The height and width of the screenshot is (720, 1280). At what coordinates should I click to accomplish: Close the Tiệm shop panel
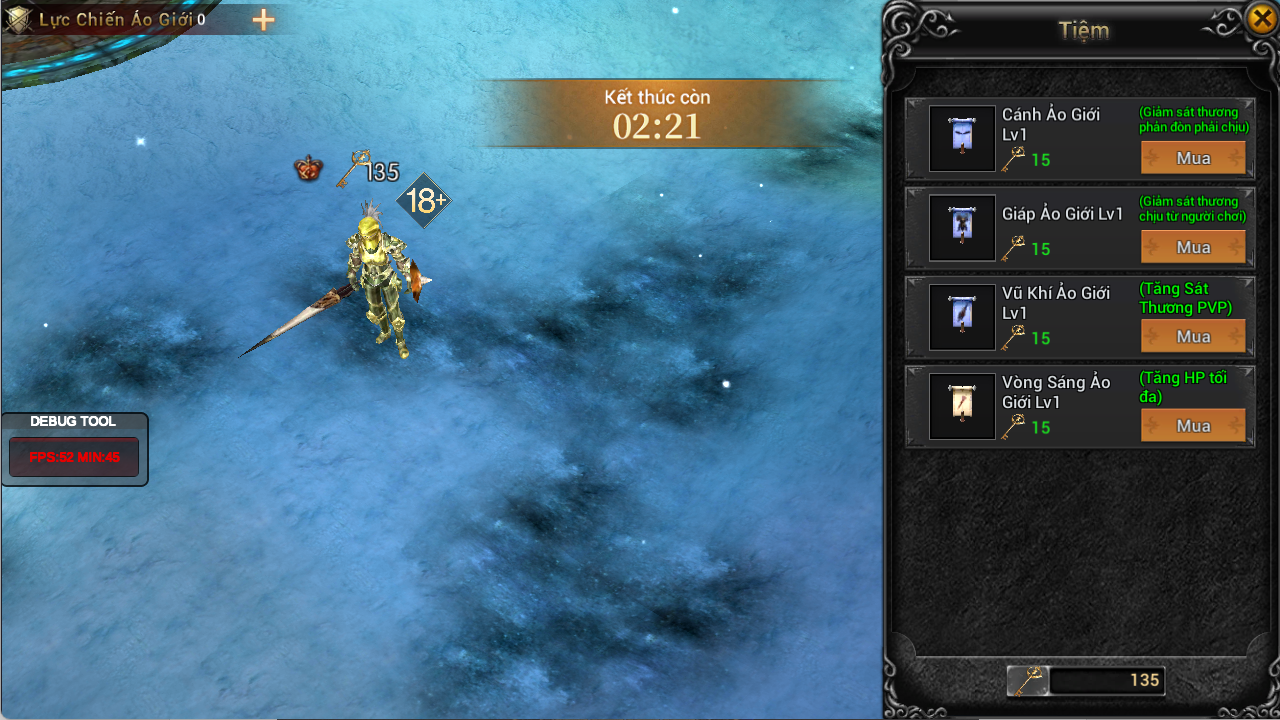1262,18
